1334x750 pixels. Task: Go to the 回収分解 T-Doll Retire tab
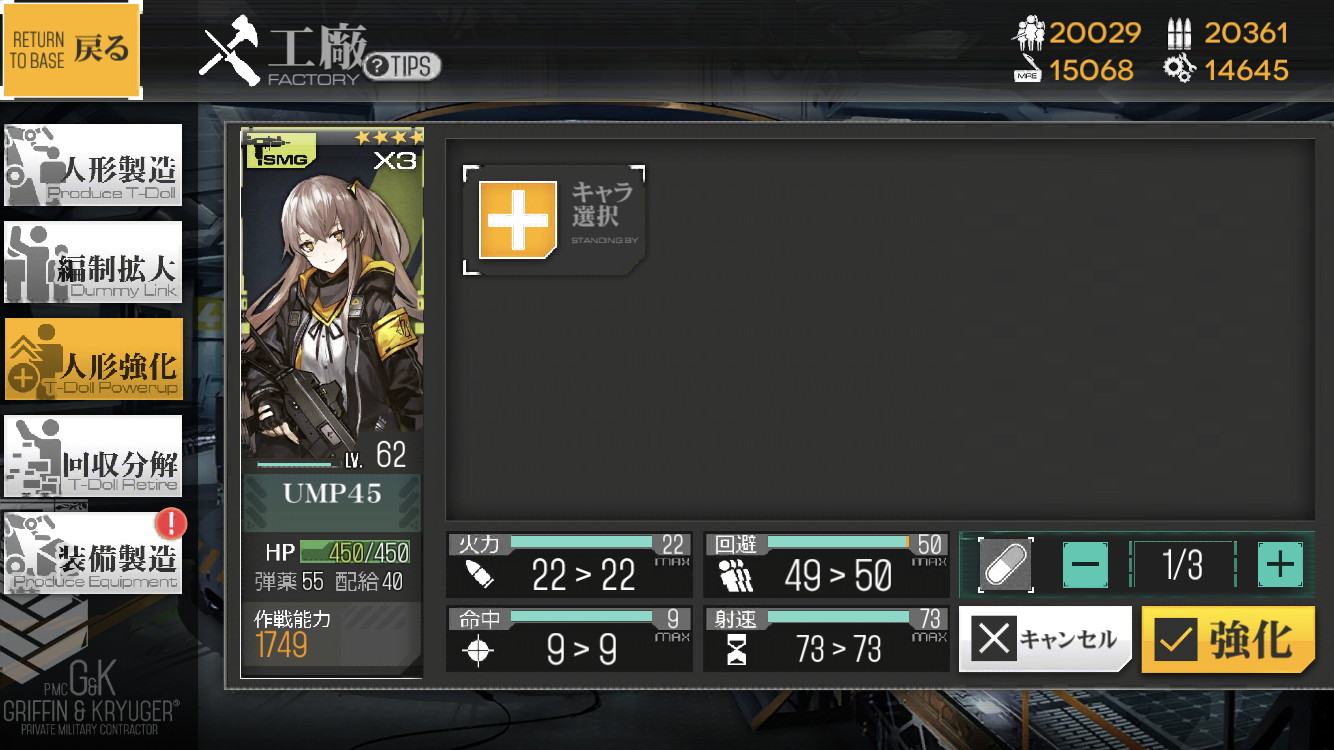click(x=93, y=456)
